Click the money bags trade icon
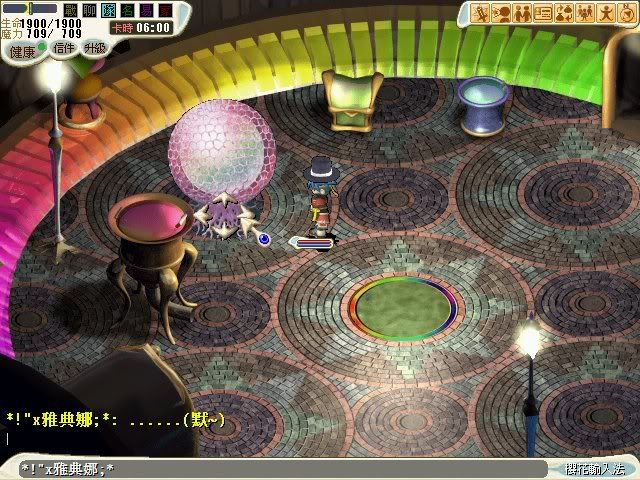Screen dimensions: 640x480 565,13
